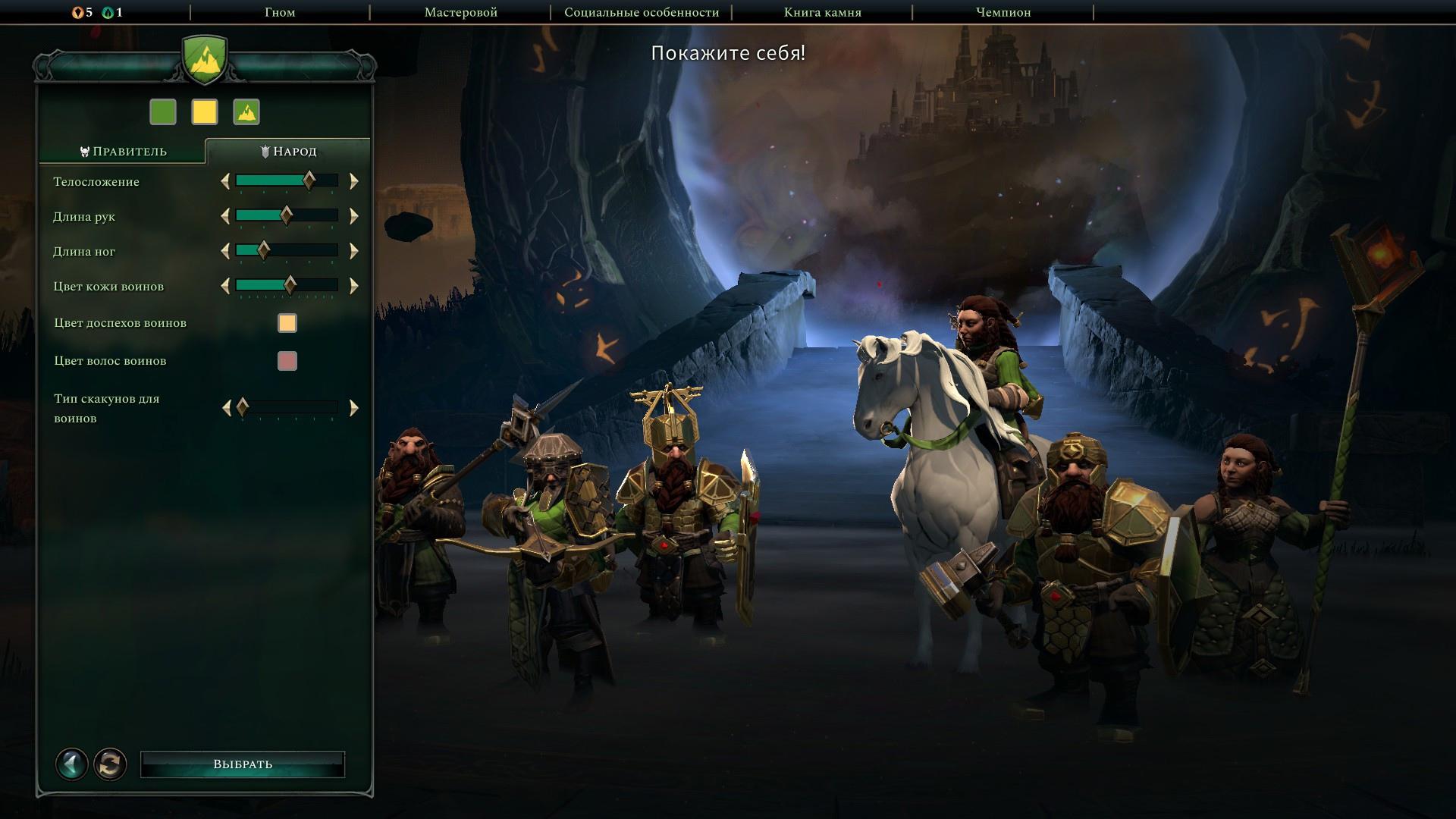Open the Гном step in top bar
1456x819 pixels.
280,12
